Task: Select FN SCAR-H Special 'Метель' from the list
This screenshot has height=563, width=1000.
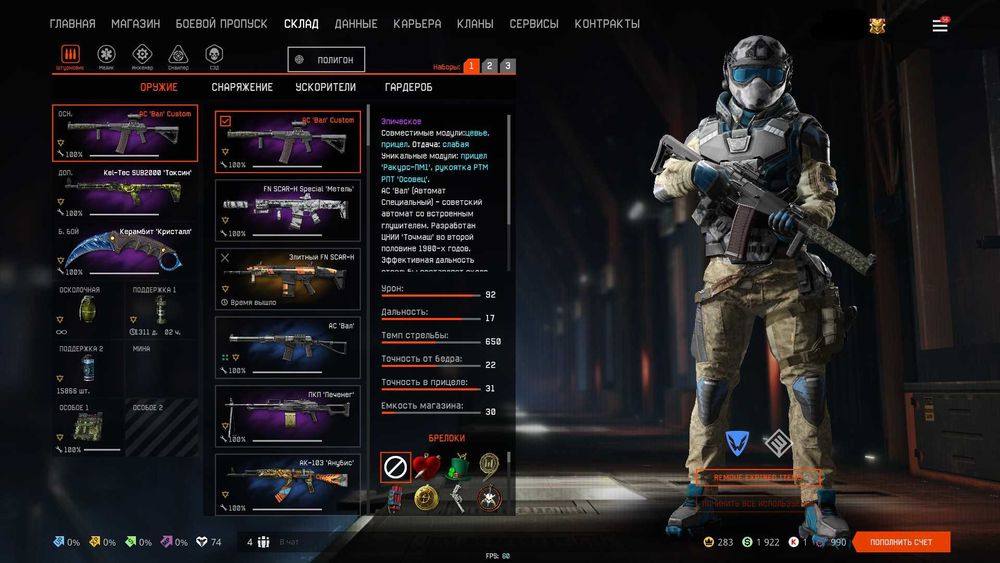Action: [x=288, y=210]
